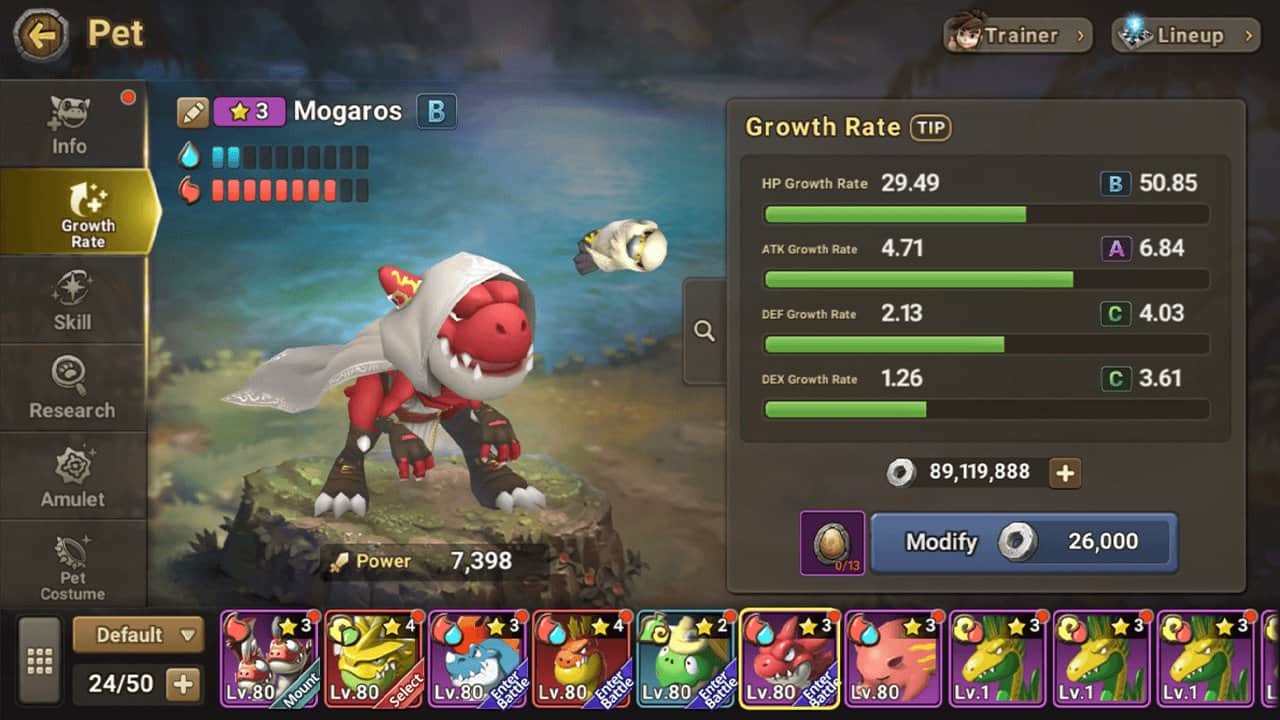Select the egg item slot
Viewport: 1280px width, 720px height.
tap(832, 543)
